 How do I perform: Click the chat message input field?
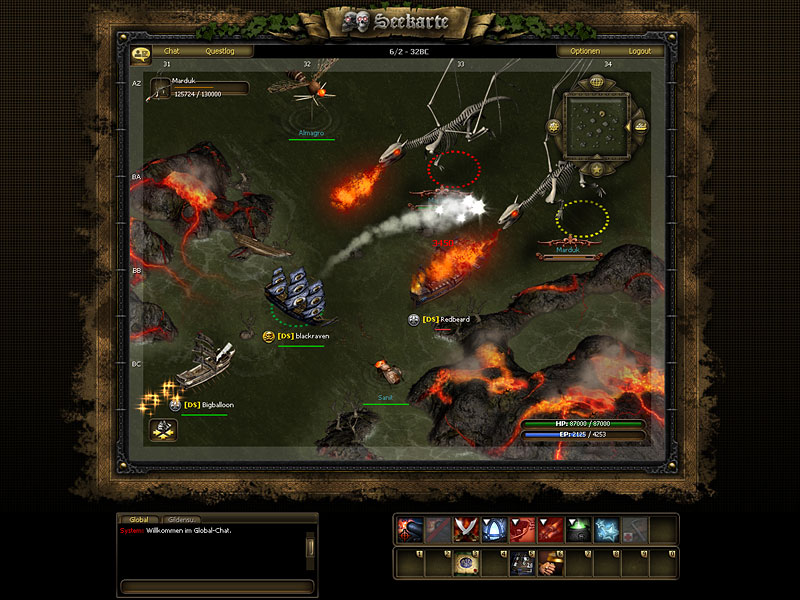(x=217, y=586)
